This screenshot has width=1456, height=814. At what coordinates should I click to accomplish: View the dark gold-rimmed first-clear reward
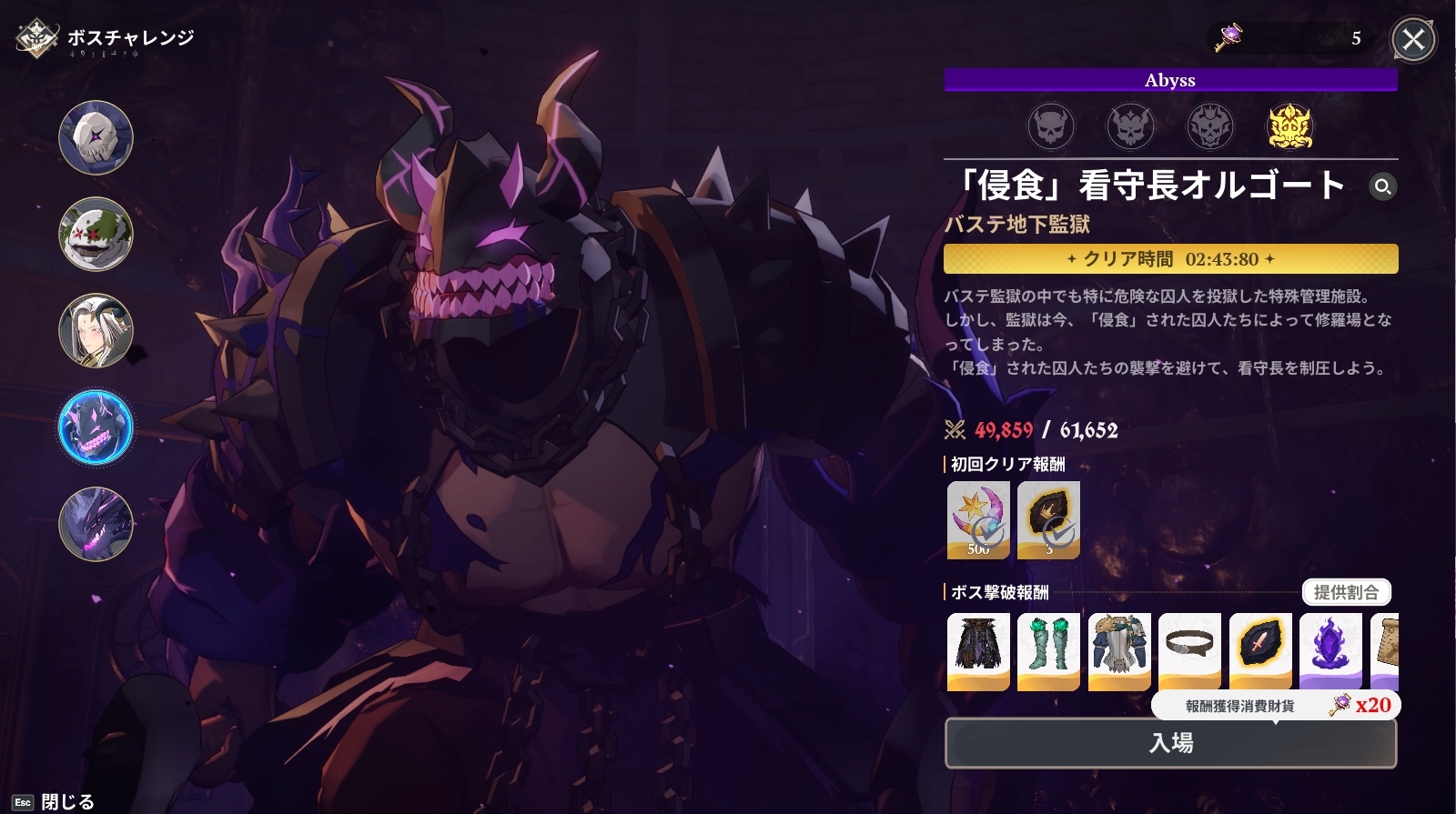[1048, 520]
